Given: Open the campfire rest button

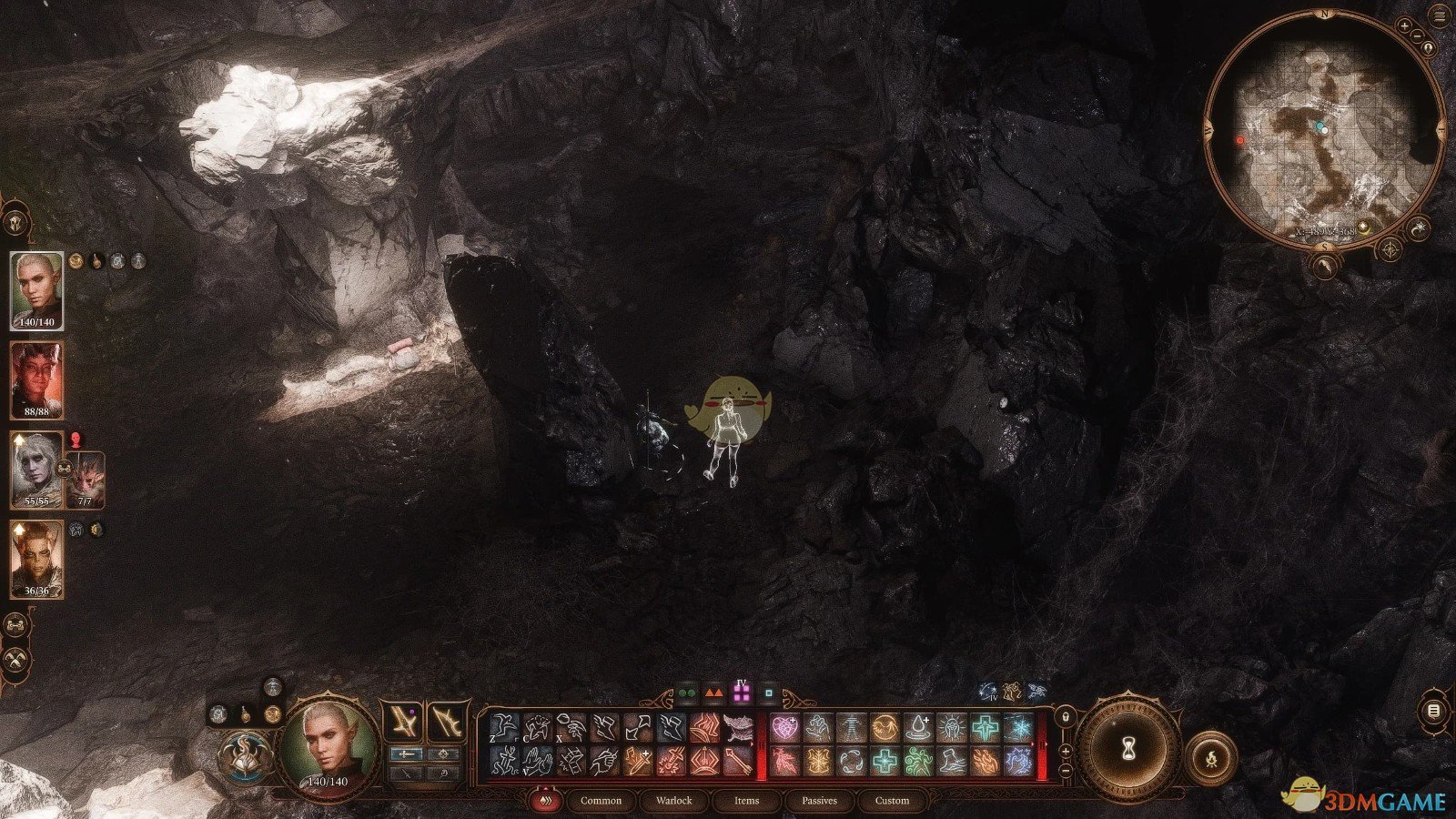Looking at the screenshot, I should 1211,756.
